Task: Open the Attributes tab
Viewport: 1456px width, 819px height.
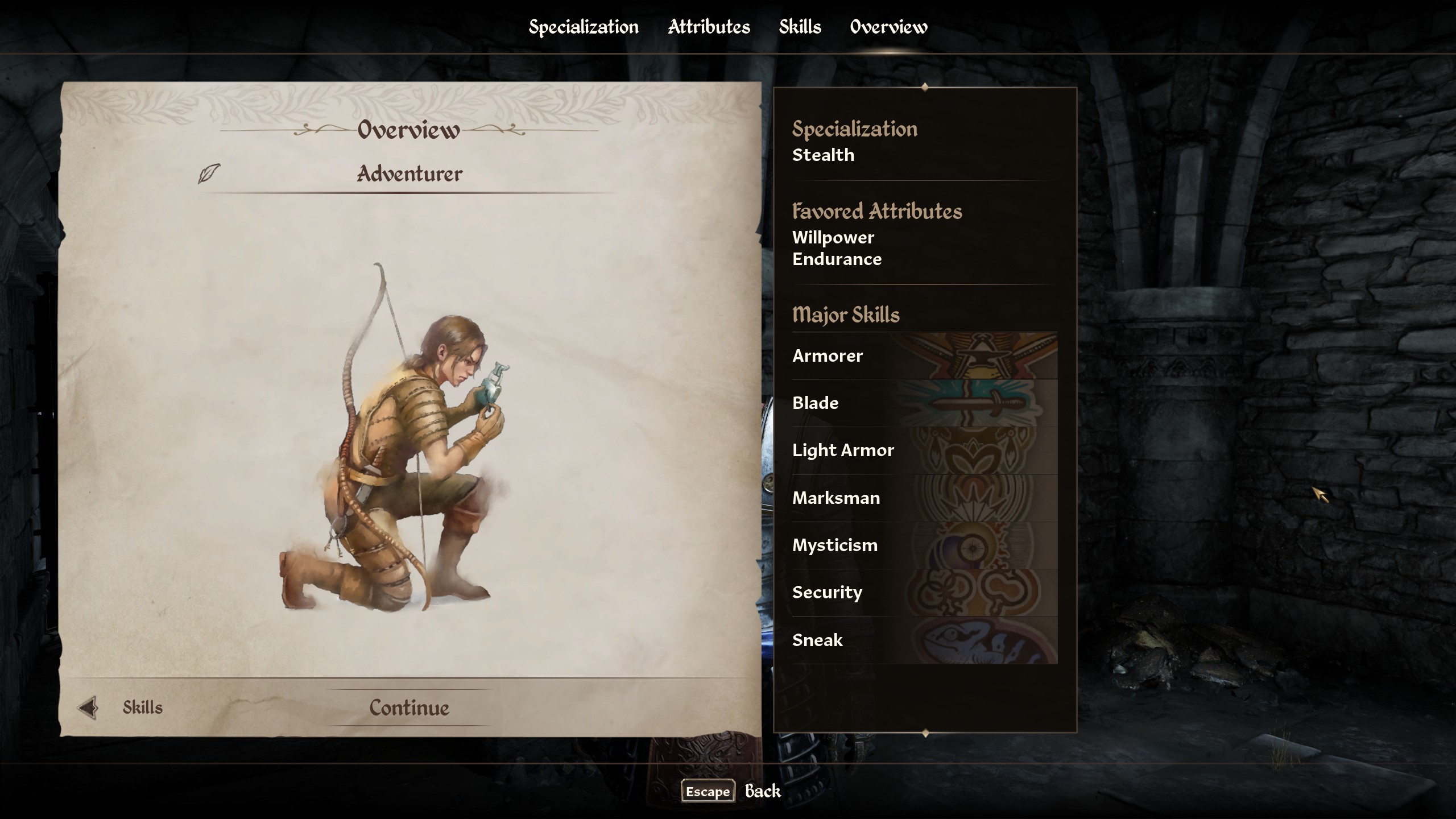Action: tap(709, 27)
